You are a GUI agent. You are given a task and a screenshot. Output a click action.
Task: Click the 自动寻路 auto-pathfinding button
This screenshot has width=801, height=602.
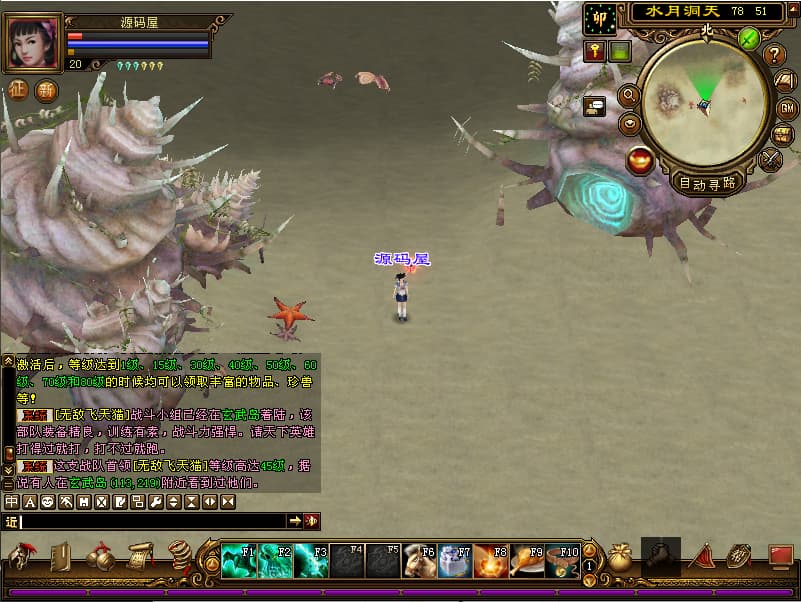tap(707, 183)
